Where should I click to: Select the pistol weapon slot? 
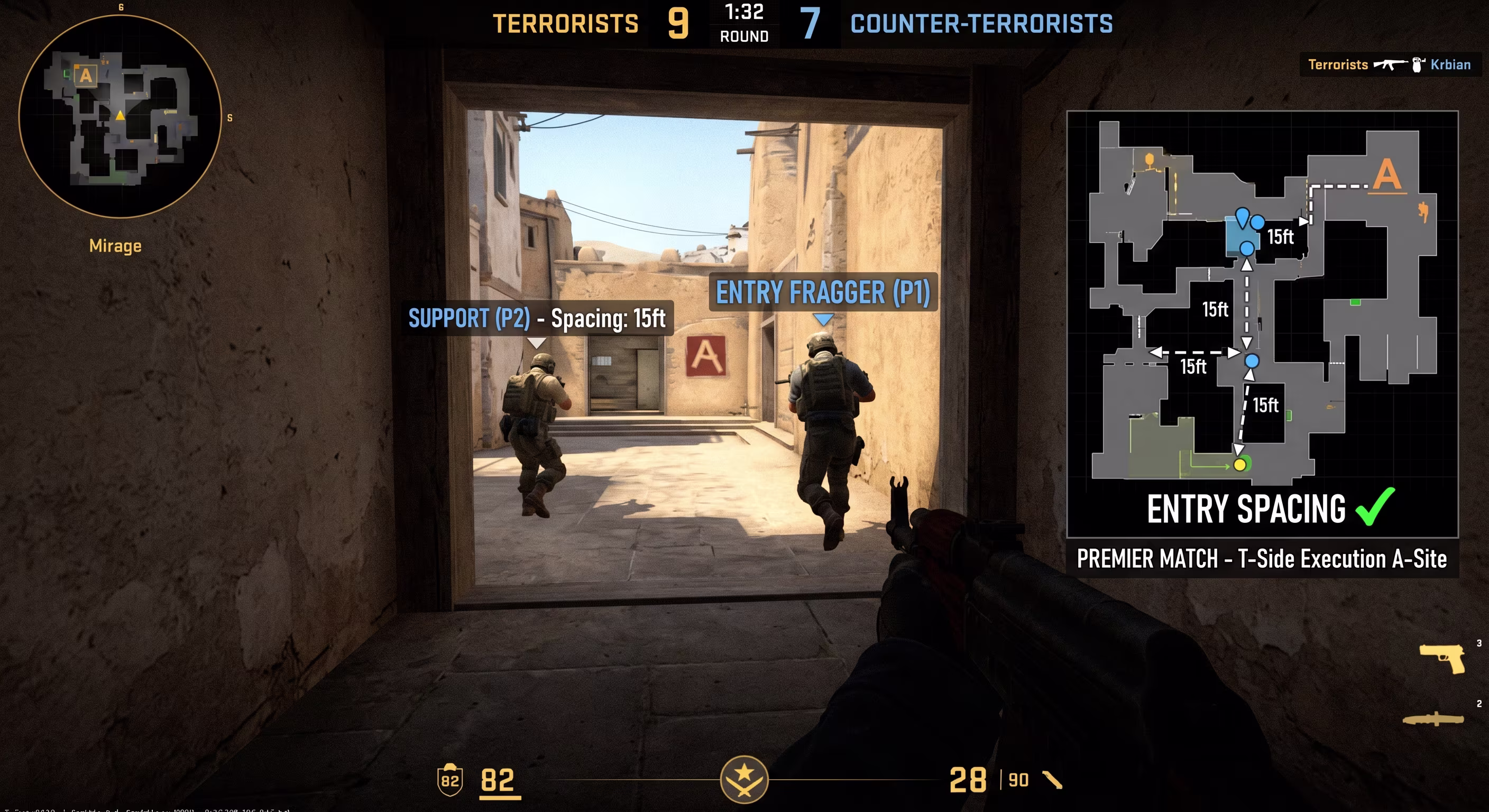tap(1441, 658)
